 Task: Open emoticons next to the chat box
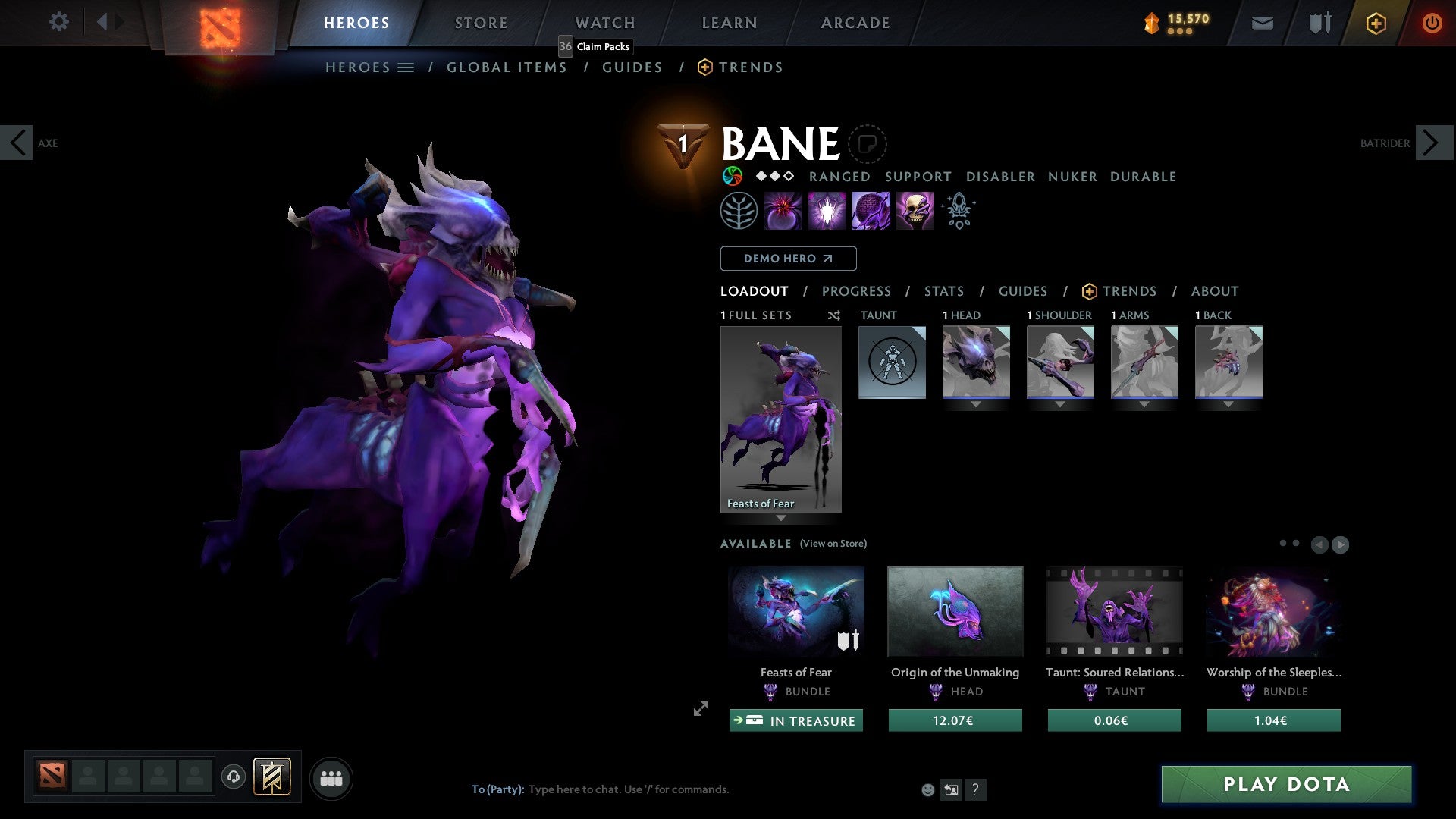(927, 789)
